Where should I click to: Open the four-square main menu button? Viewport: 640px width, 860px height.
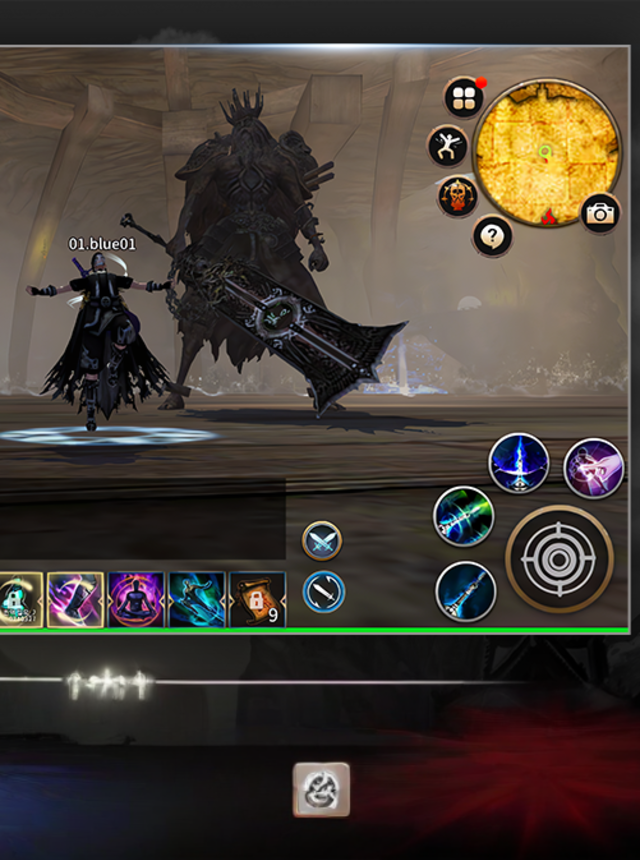click(464, 98)
